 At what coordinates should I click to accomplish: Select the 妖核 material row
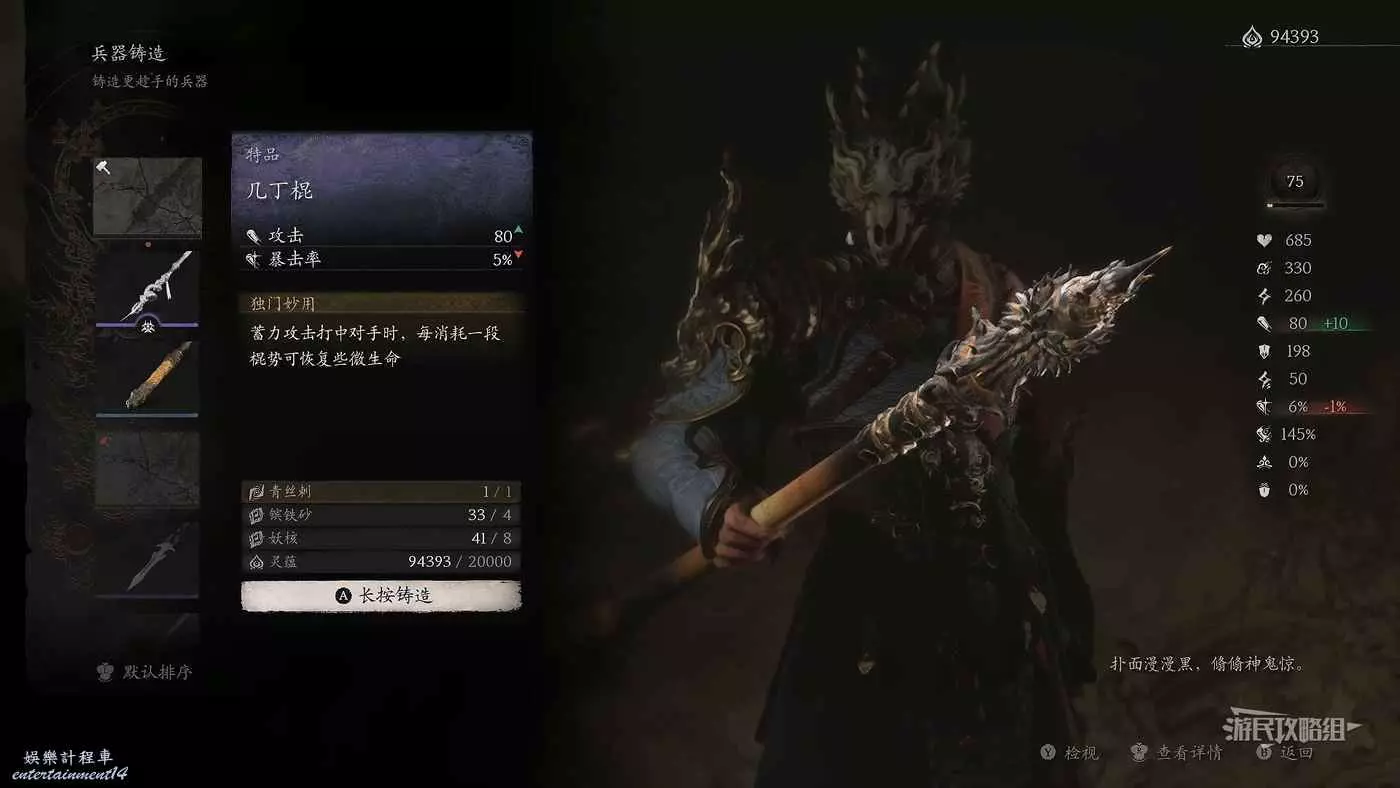(381, 538)
